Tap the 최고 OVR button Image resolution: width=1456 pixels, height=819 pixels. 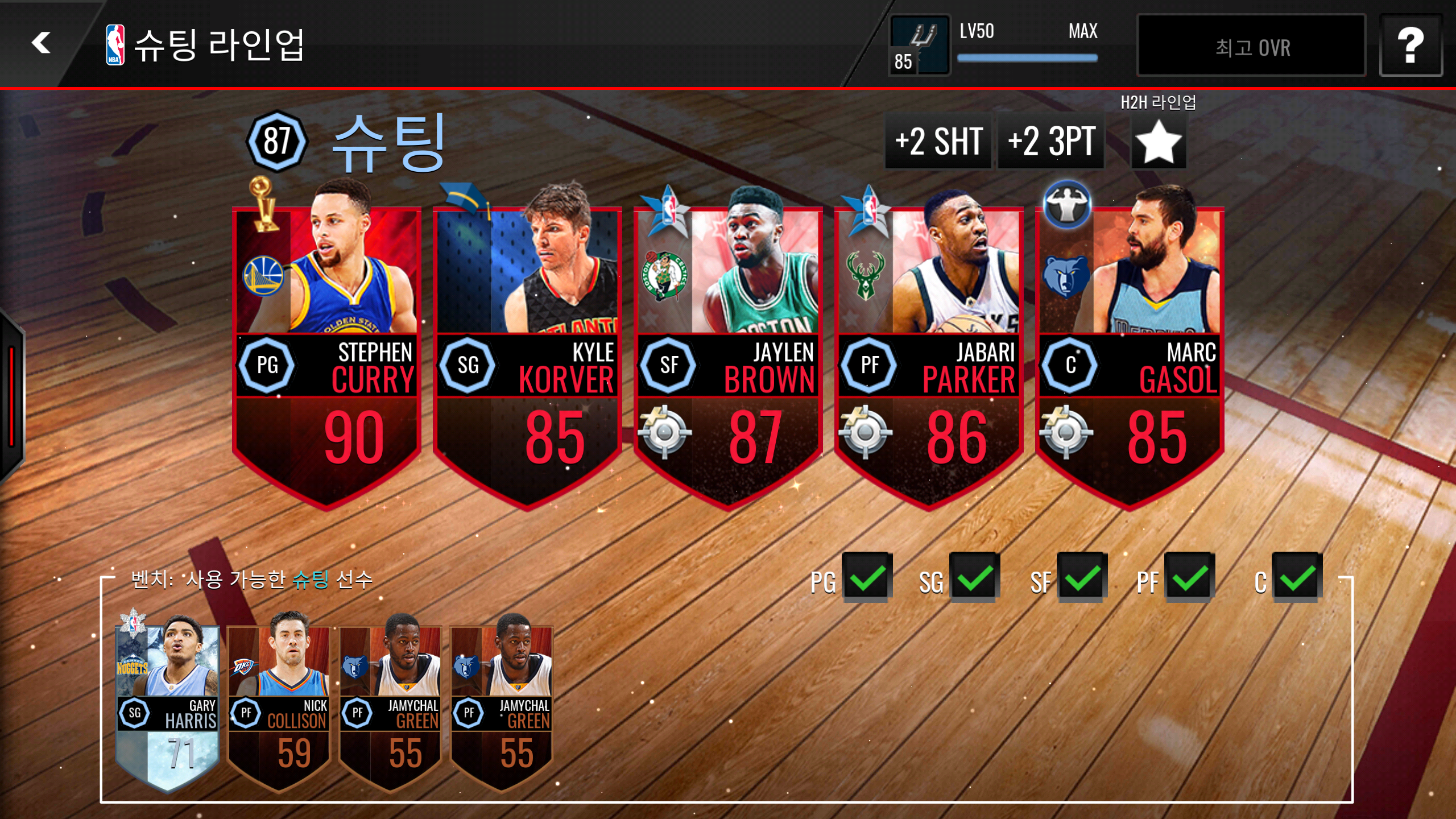point(1251,47)
